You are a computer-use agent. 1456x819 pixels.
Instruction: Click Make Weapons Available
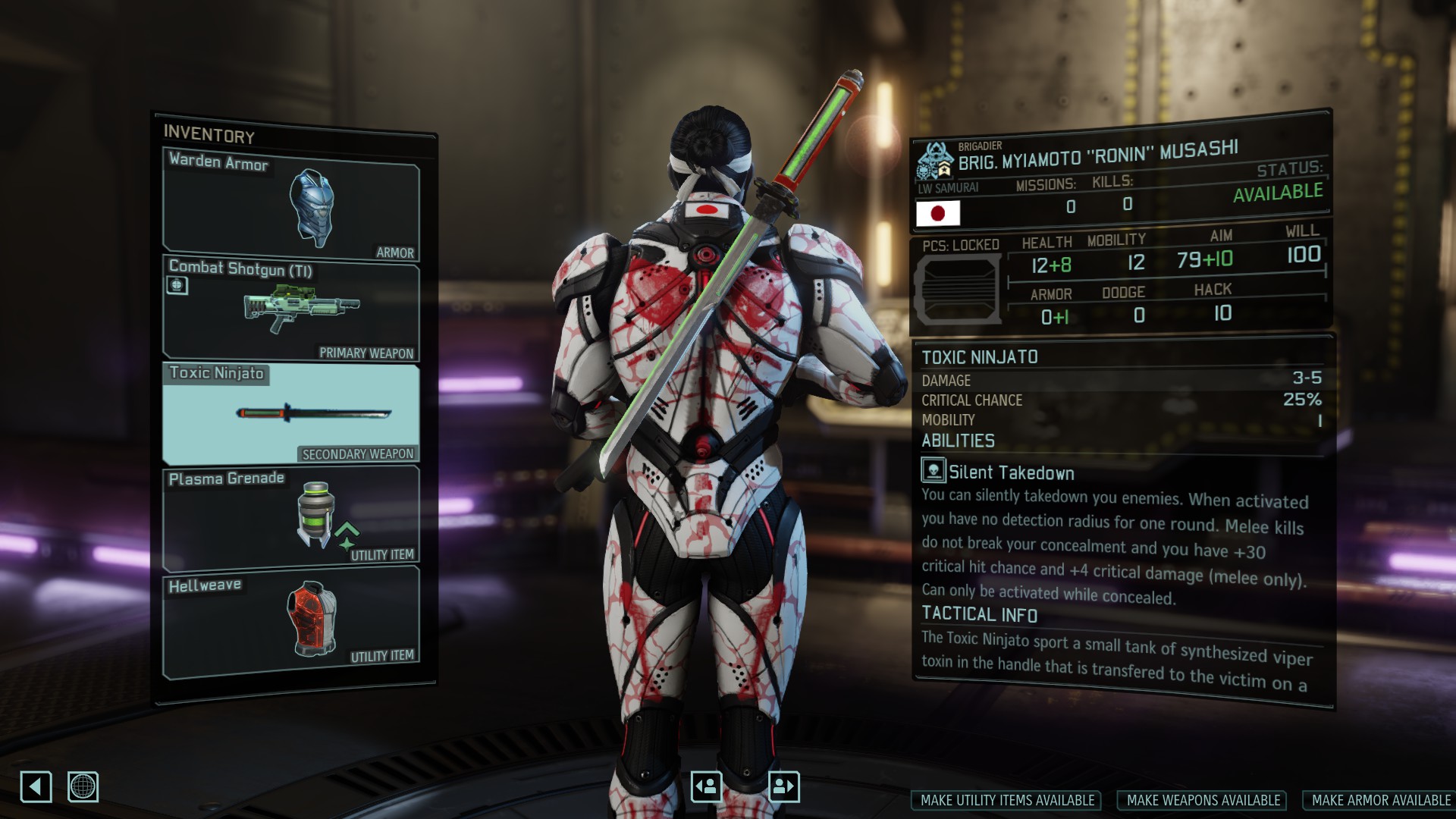[x=1203, y=801]
